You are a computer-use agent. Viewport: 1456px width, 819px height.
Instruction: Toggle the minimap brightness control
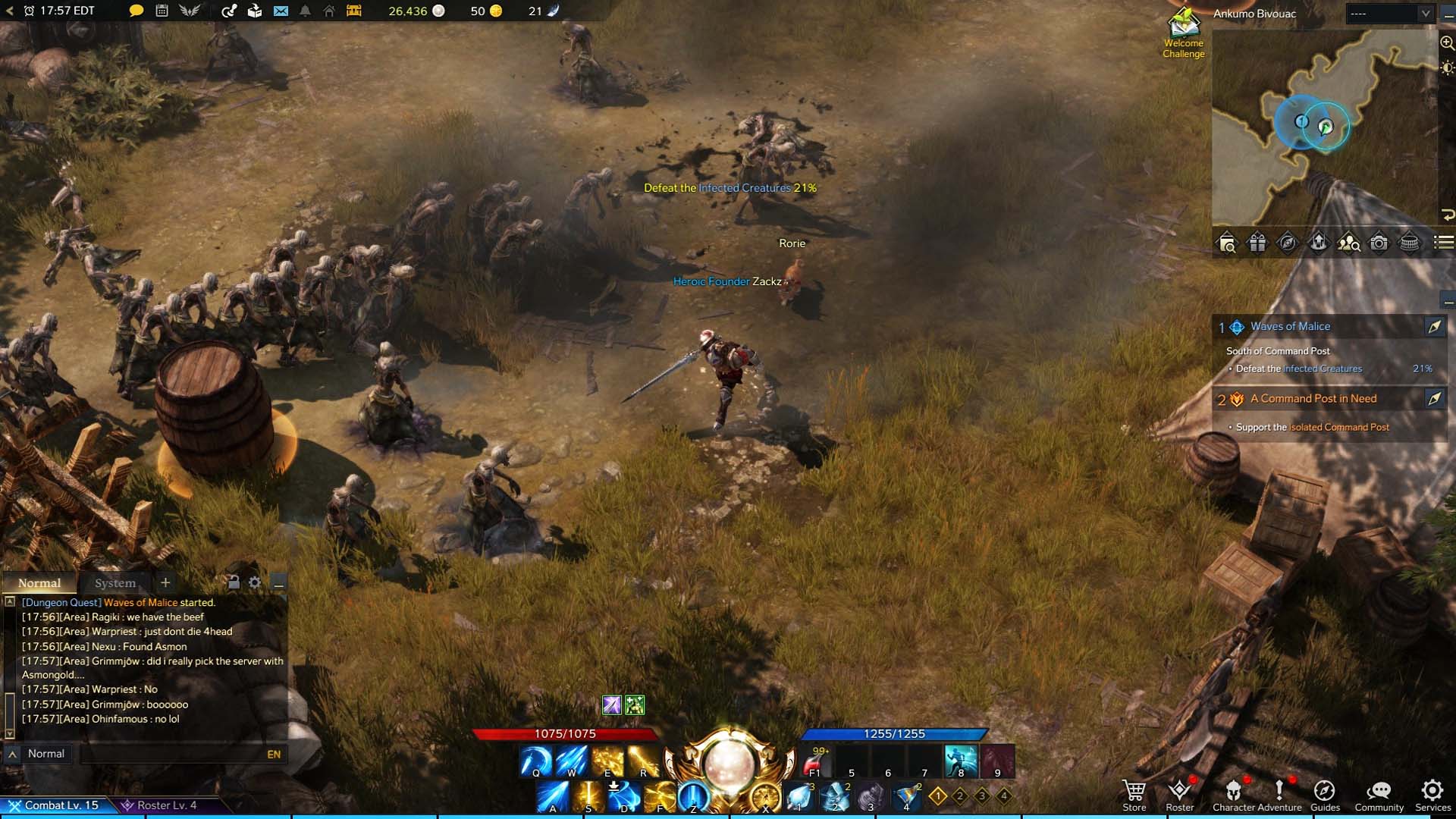(1445, 68)
